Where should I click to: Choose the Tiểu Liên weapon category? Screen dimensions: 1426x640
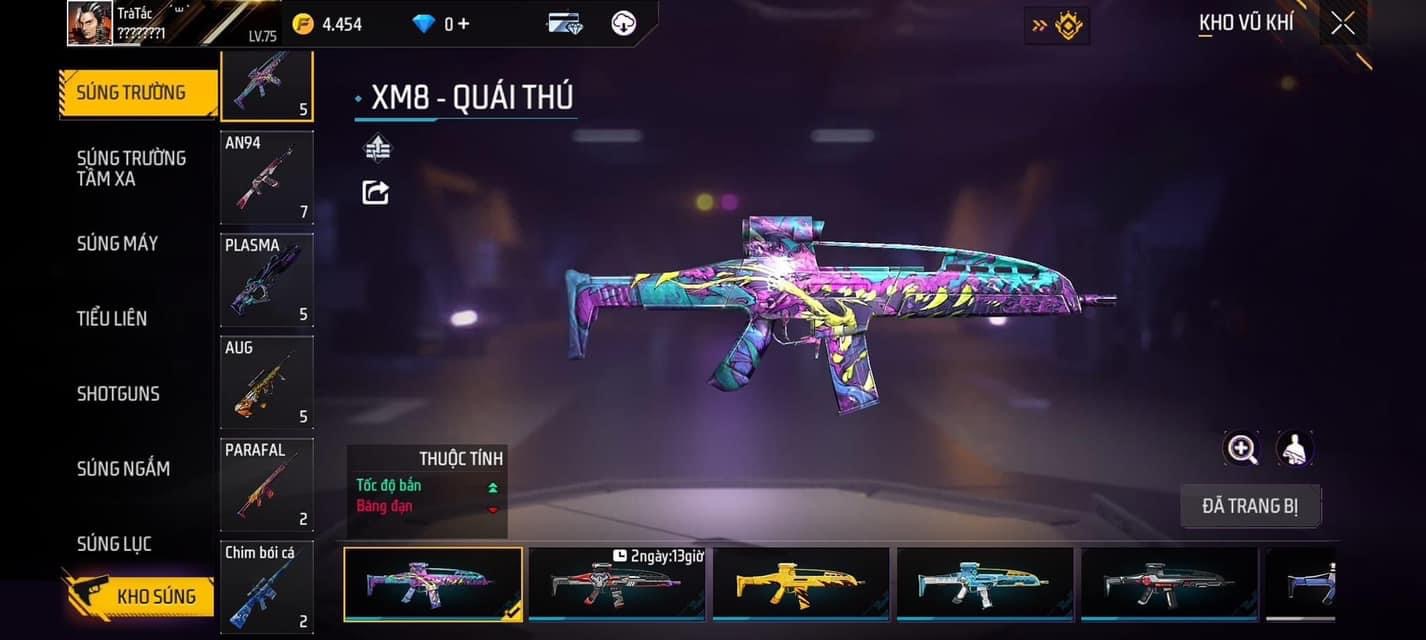[112, 318]
